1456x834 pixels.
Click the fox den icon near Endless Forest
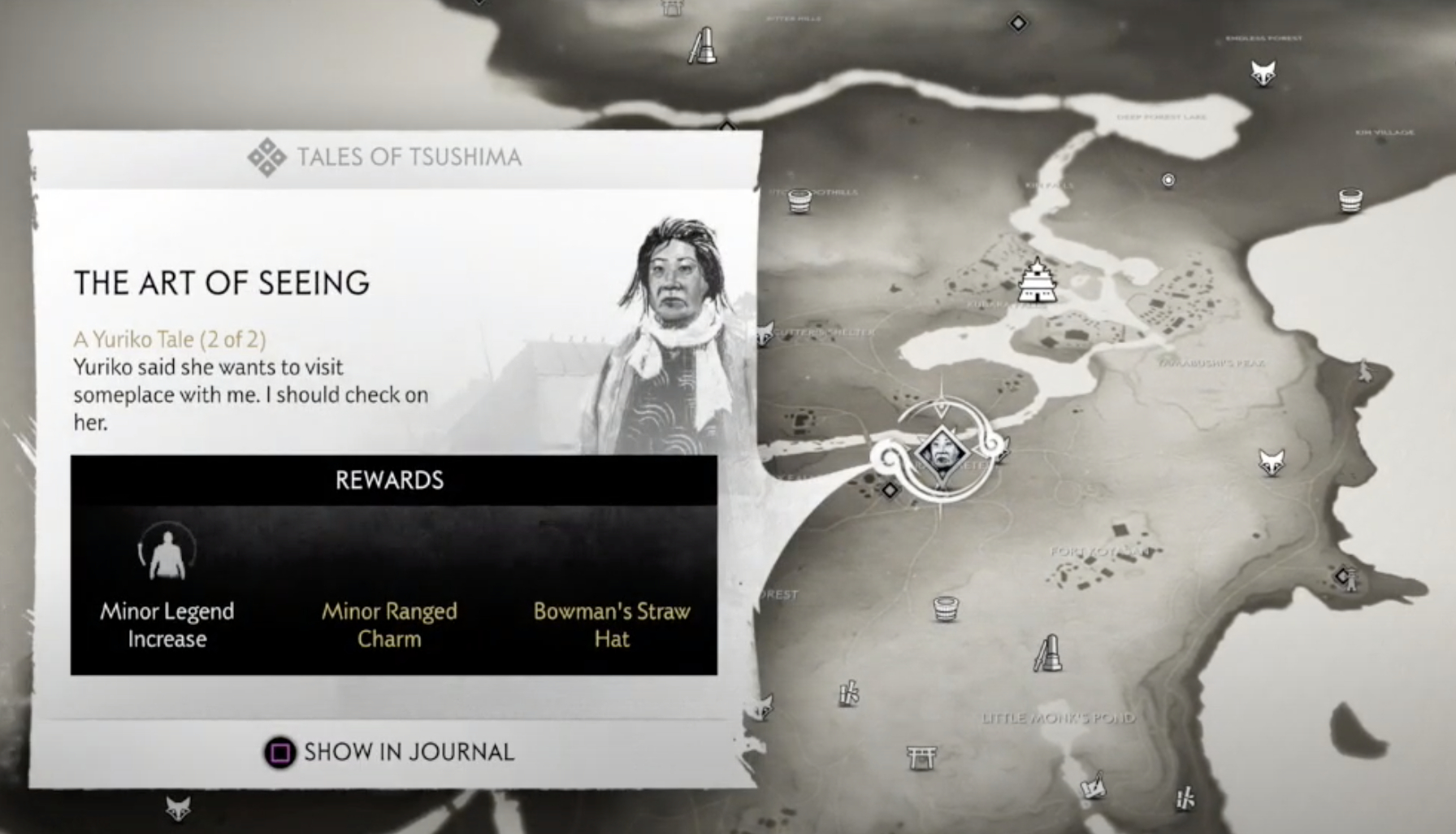click(x=1265, y=73)
